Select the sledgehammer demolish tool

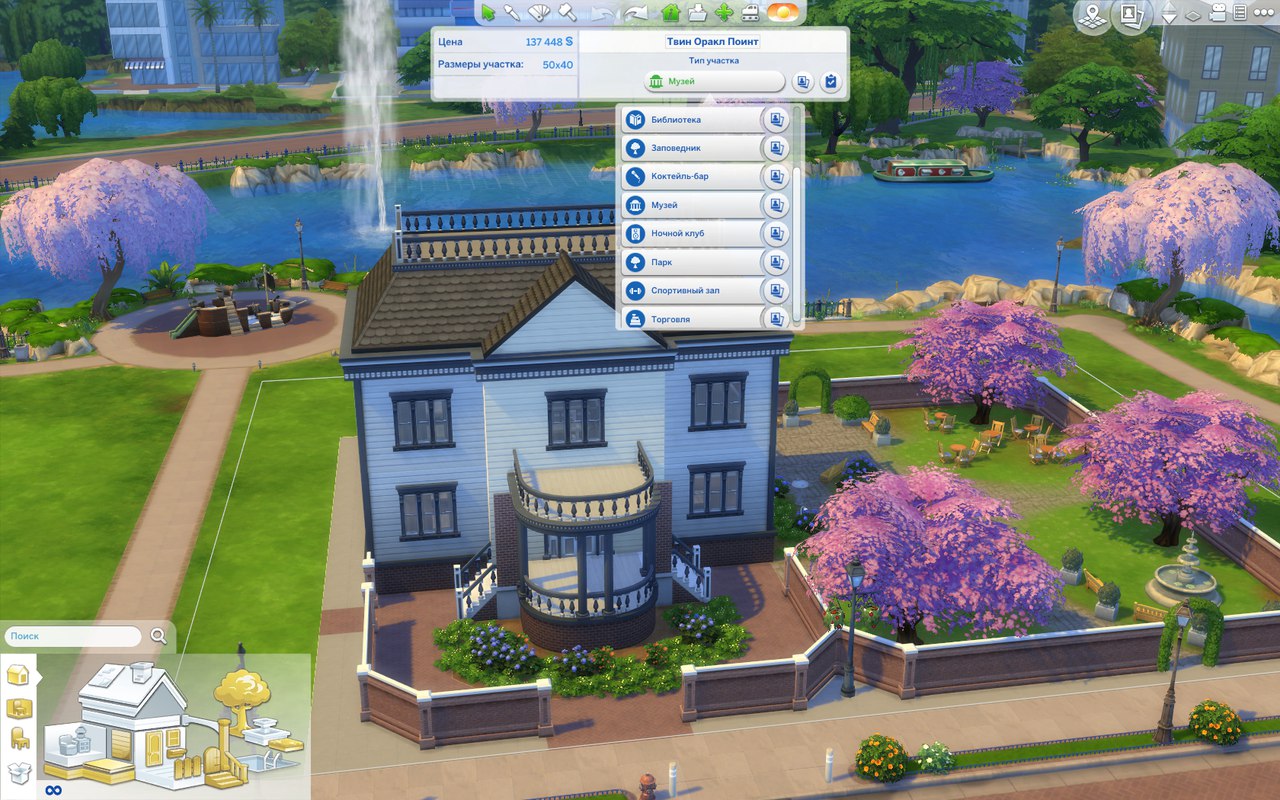point(566,12)
